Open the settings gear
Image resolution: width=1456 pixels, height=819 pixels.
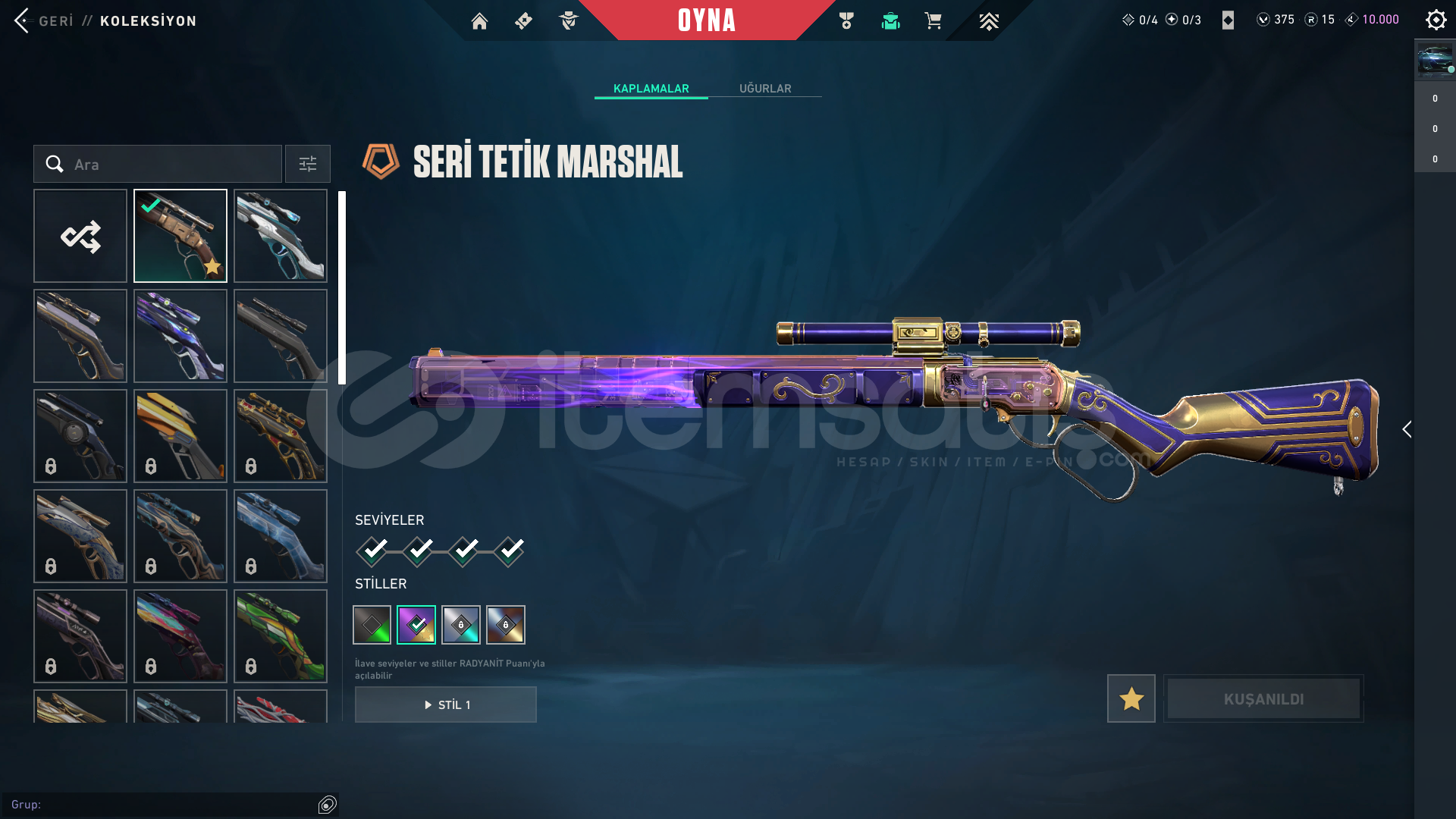[x=1436, y=20]
